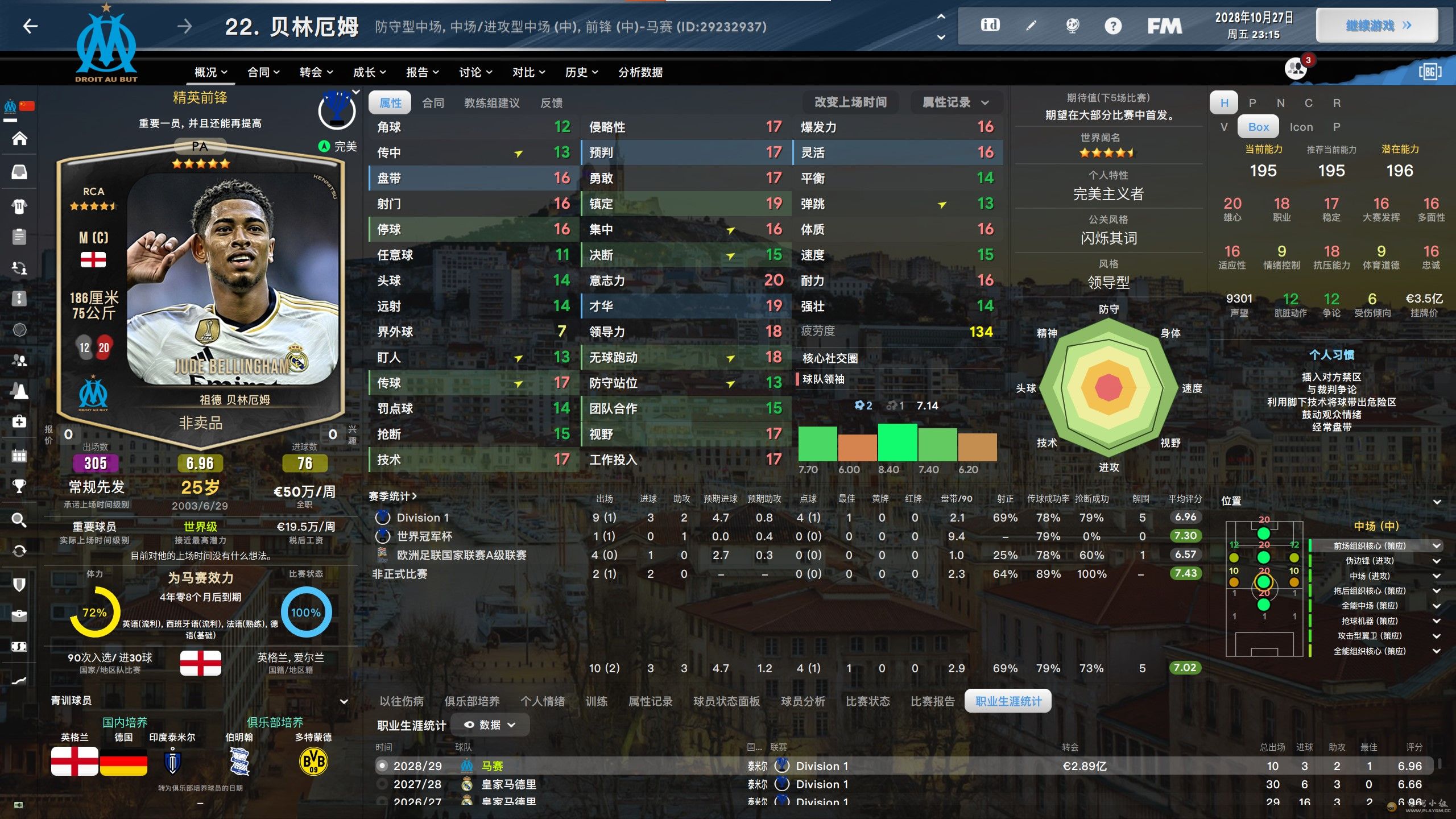Open the 球员分析 tab
Screen dimensions: 1456x819
[803, 701]
